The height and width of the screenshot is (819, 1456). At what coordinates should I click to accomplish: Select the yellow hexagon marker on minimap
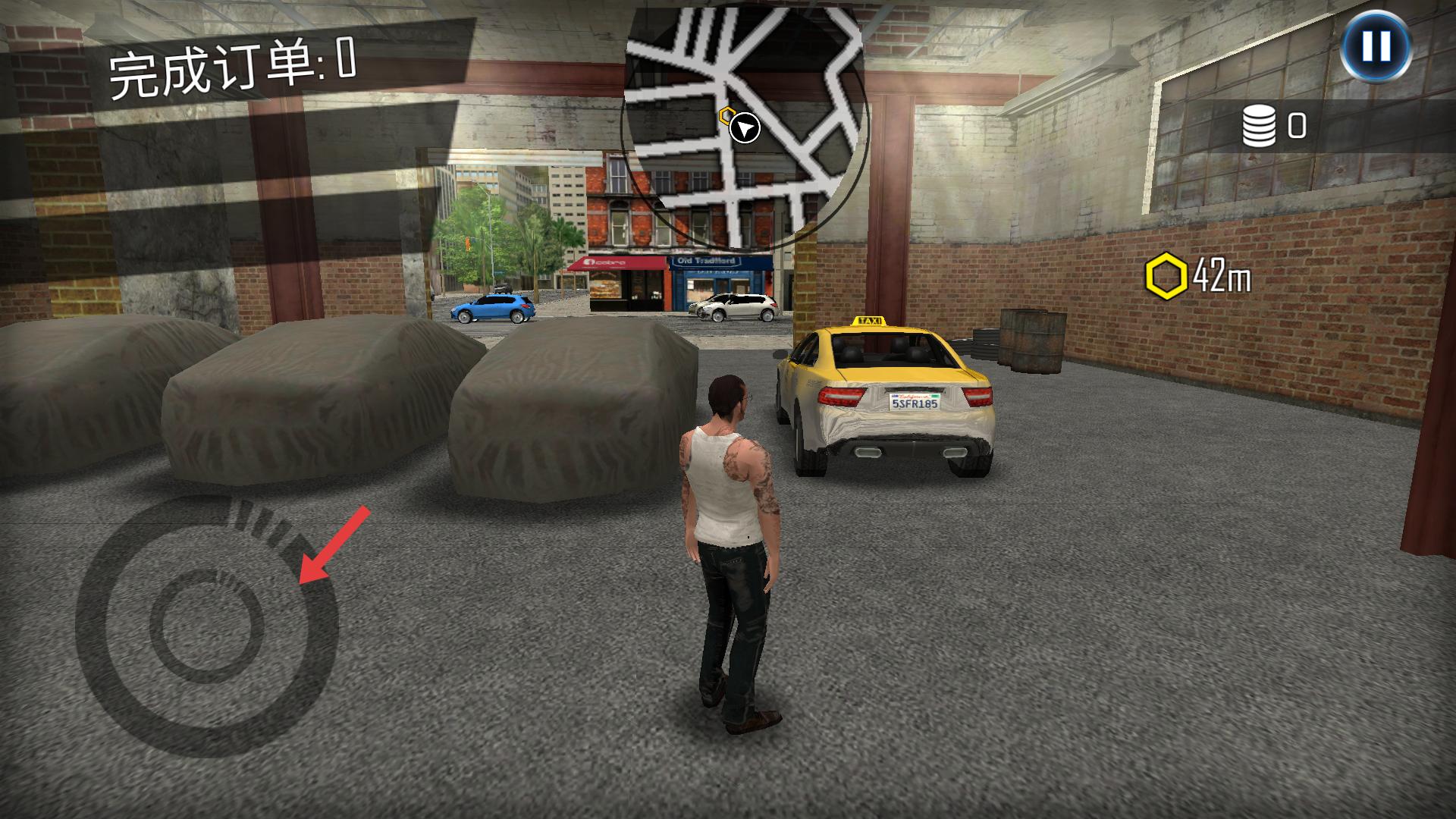coord(726,116)
